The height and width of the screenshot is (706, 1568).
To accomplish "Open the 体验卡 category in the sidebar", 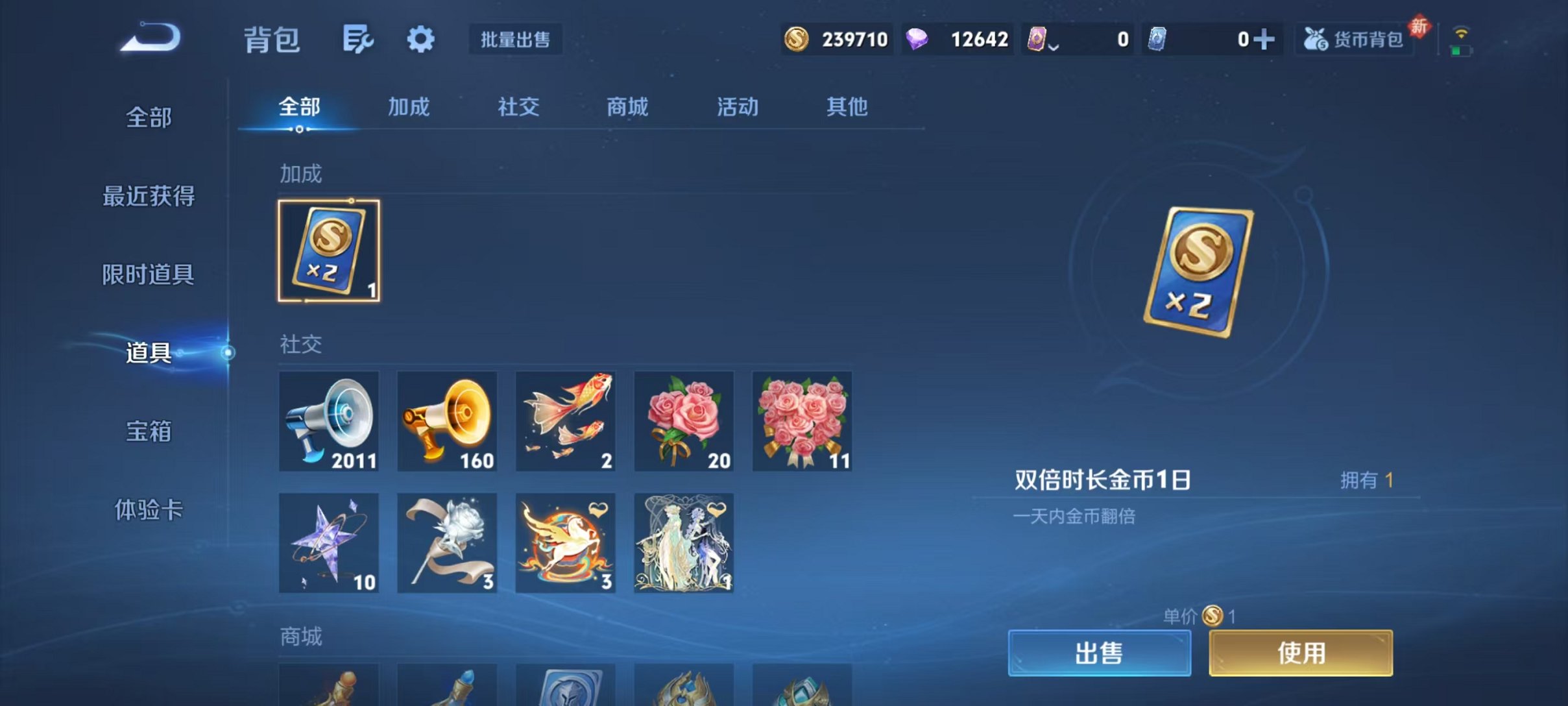I will point(148,511).
